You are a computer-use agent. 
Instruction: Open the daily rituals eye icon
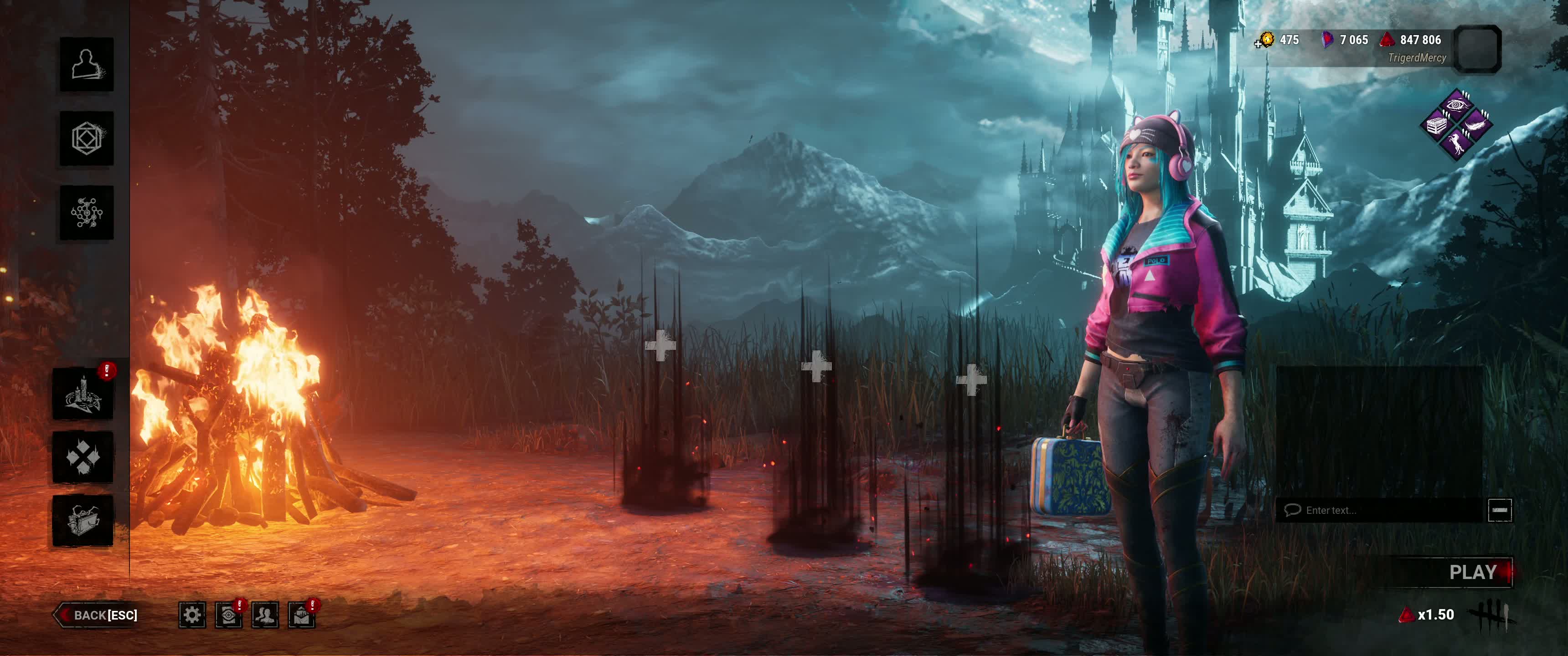tap(228, 615)
